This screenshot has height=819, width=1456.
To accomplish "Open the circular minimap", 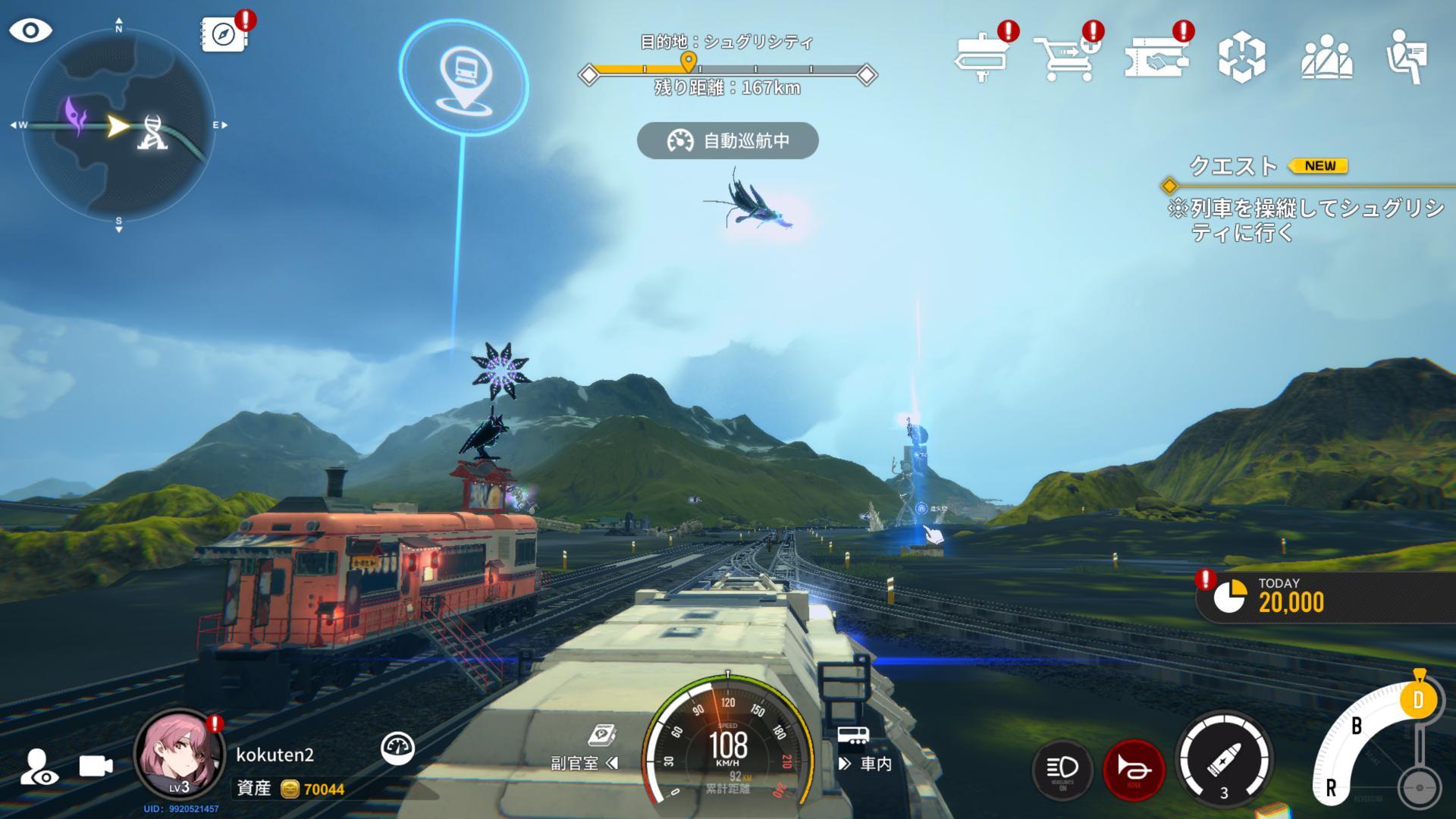I will tap(118, 126).
